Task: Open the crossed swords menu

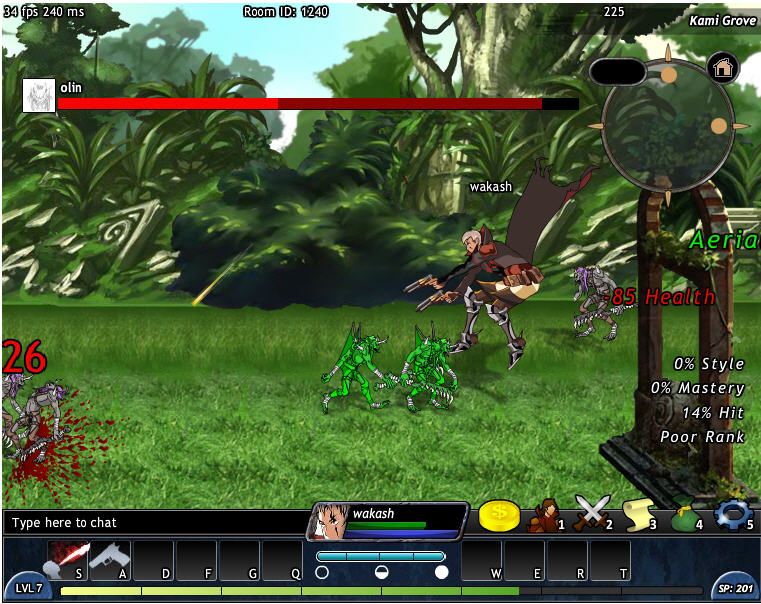Action: (x=590, y=515)
